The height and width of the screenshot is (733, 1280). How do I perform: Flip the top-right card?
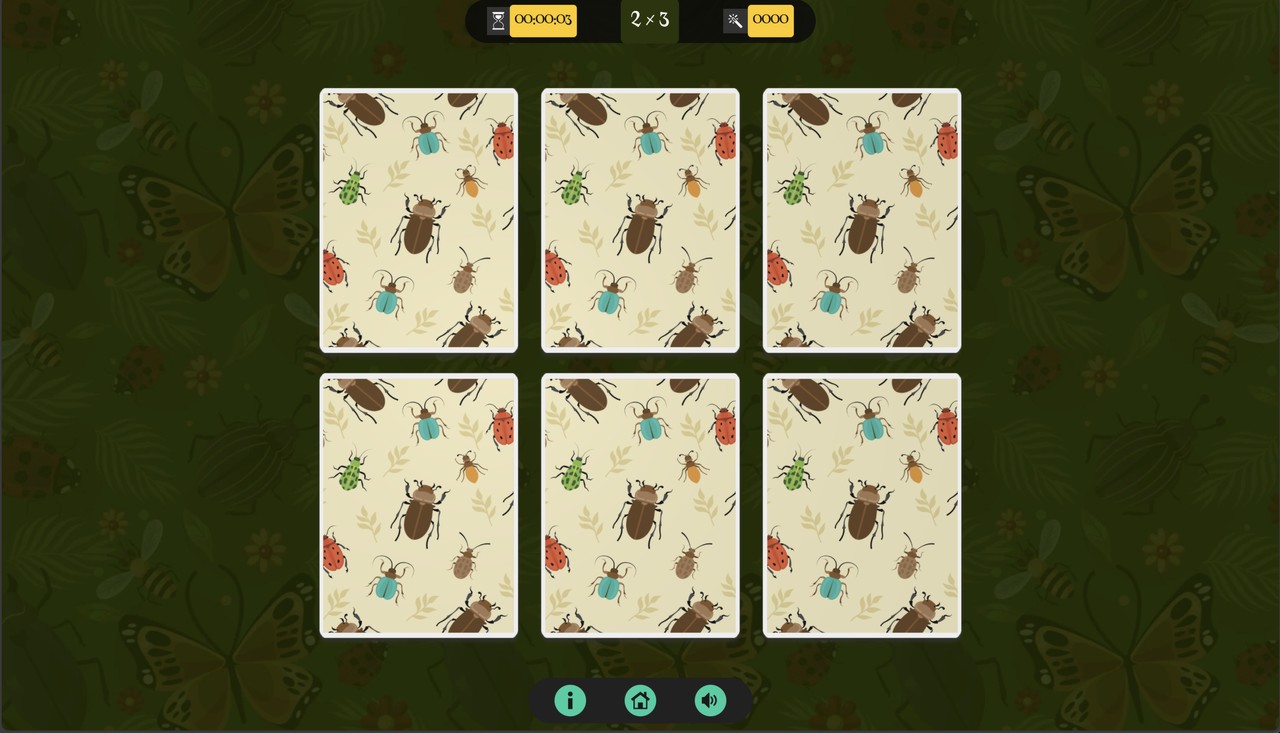point(862,220)
